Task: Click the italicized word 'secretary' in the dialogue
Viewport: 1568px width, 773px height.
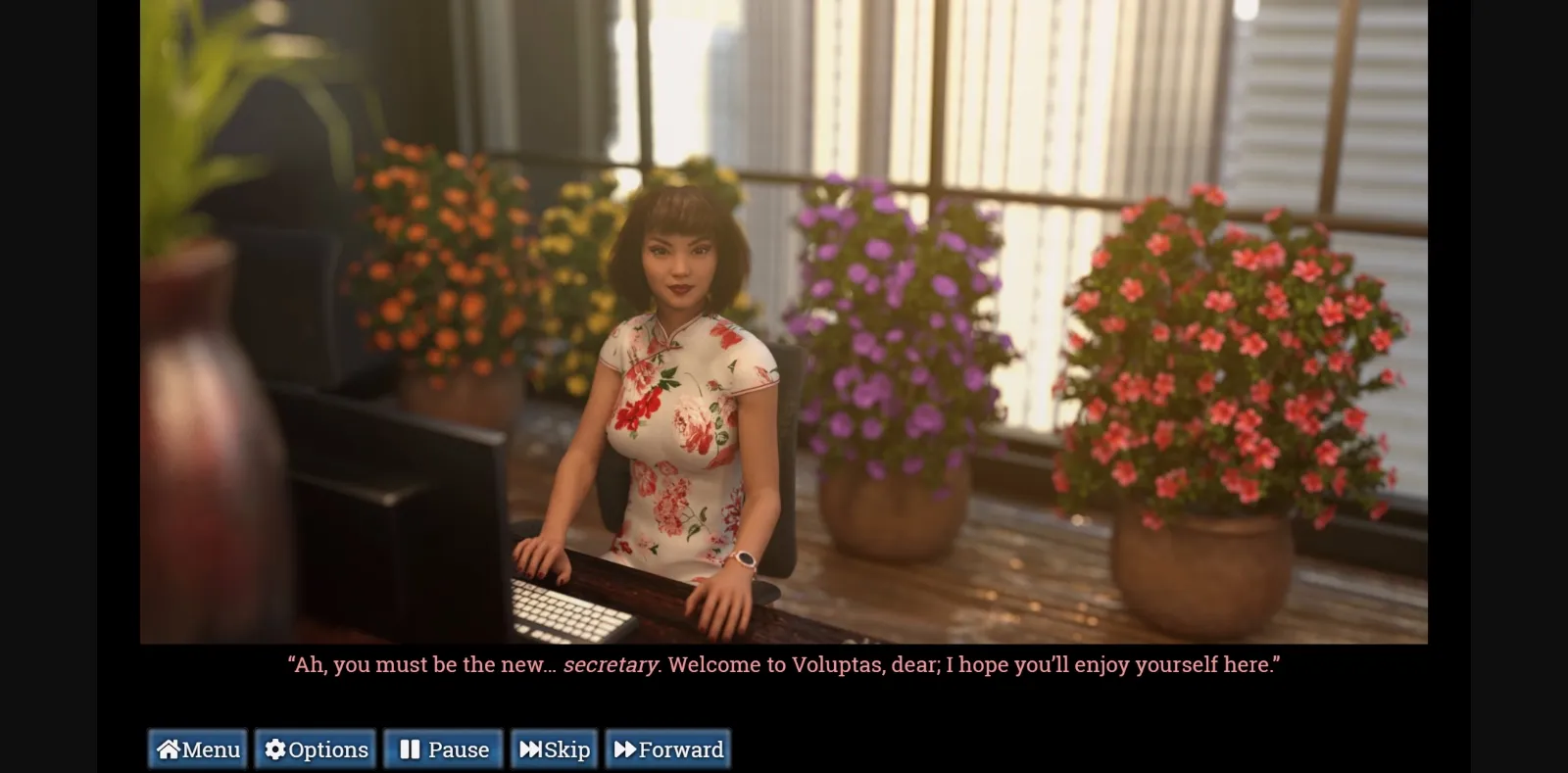Action: 611,663
